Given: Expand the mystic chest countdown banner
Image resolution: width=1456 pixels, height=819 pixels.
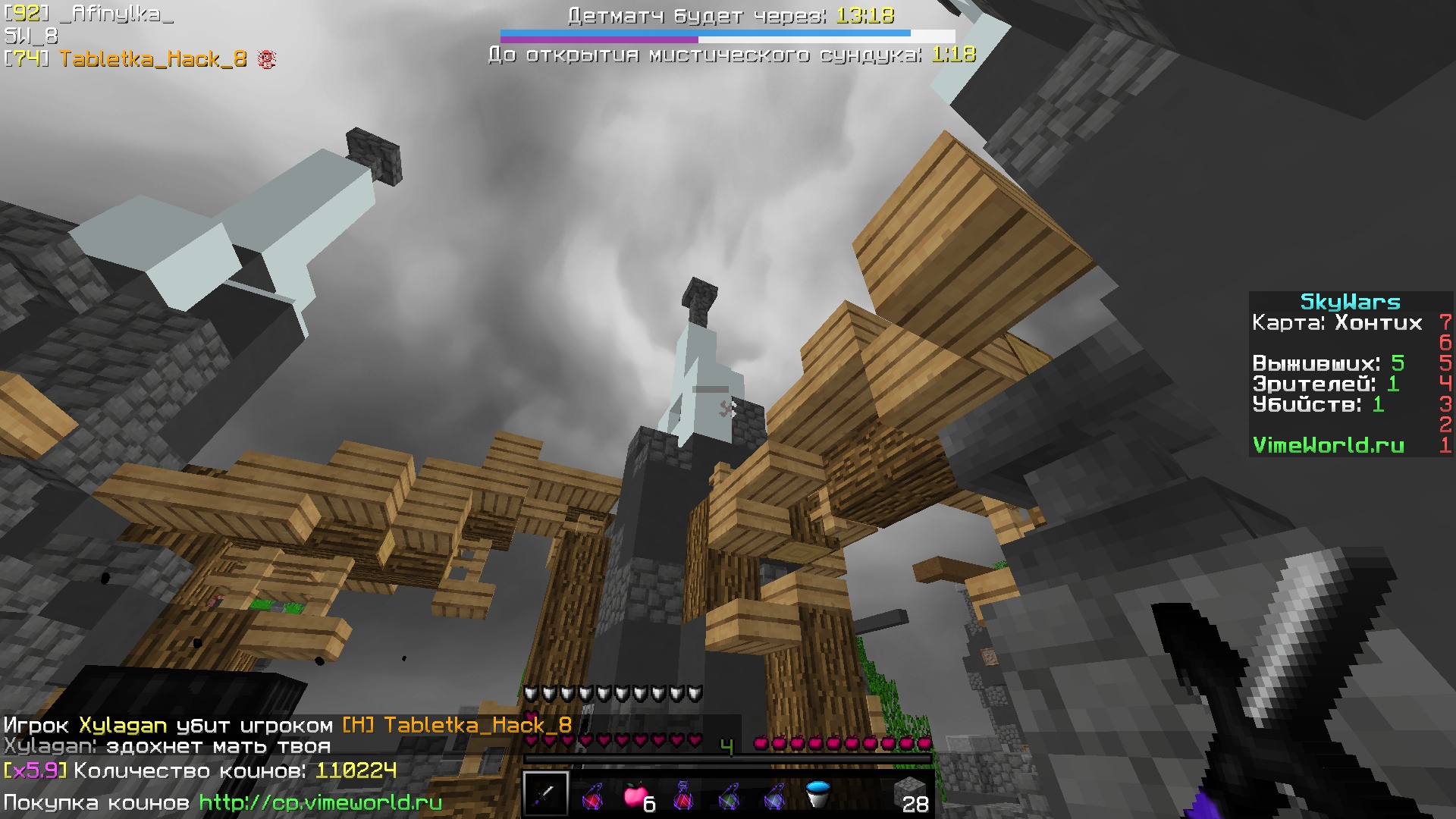Looking at the screenshot, I should point(730,54).
